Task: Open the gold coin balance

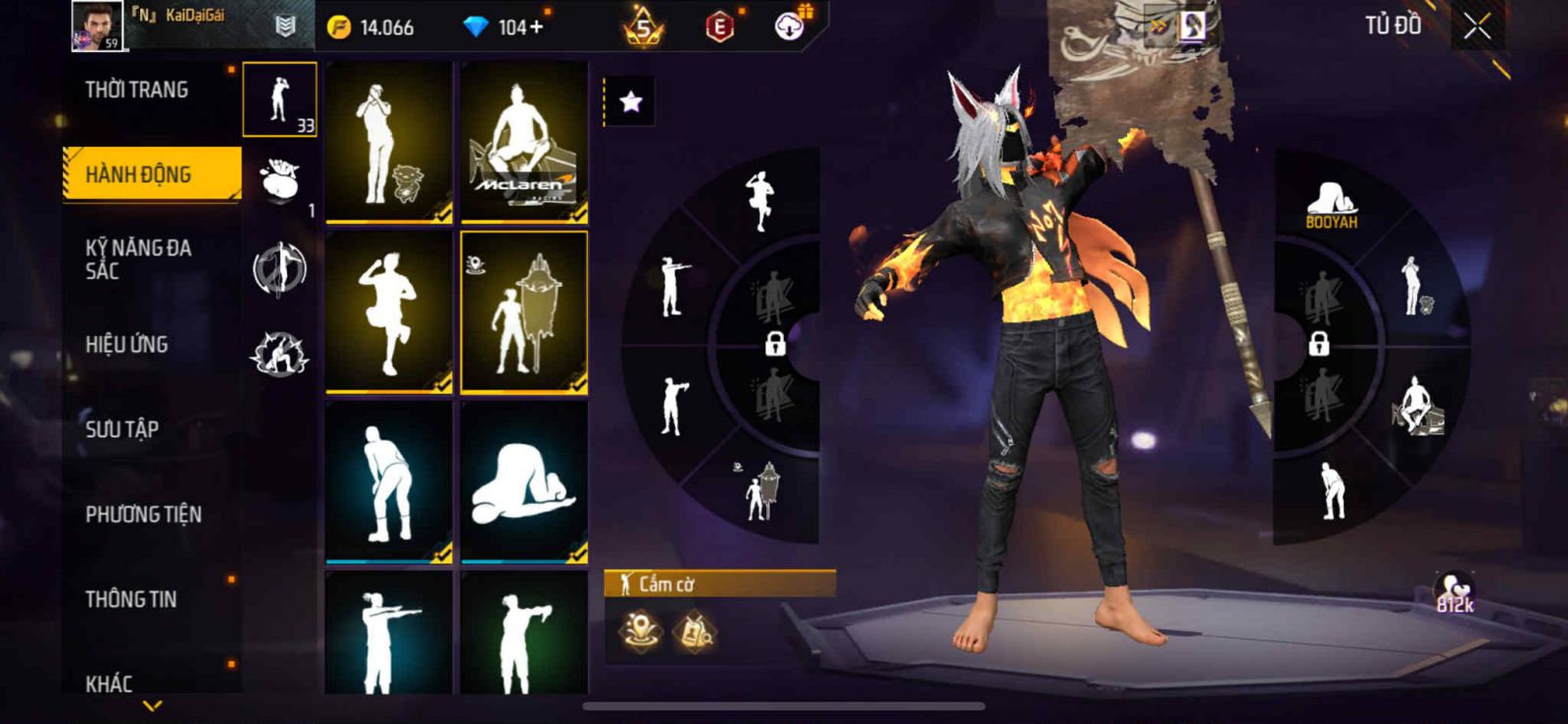Action: pos(372,27)
